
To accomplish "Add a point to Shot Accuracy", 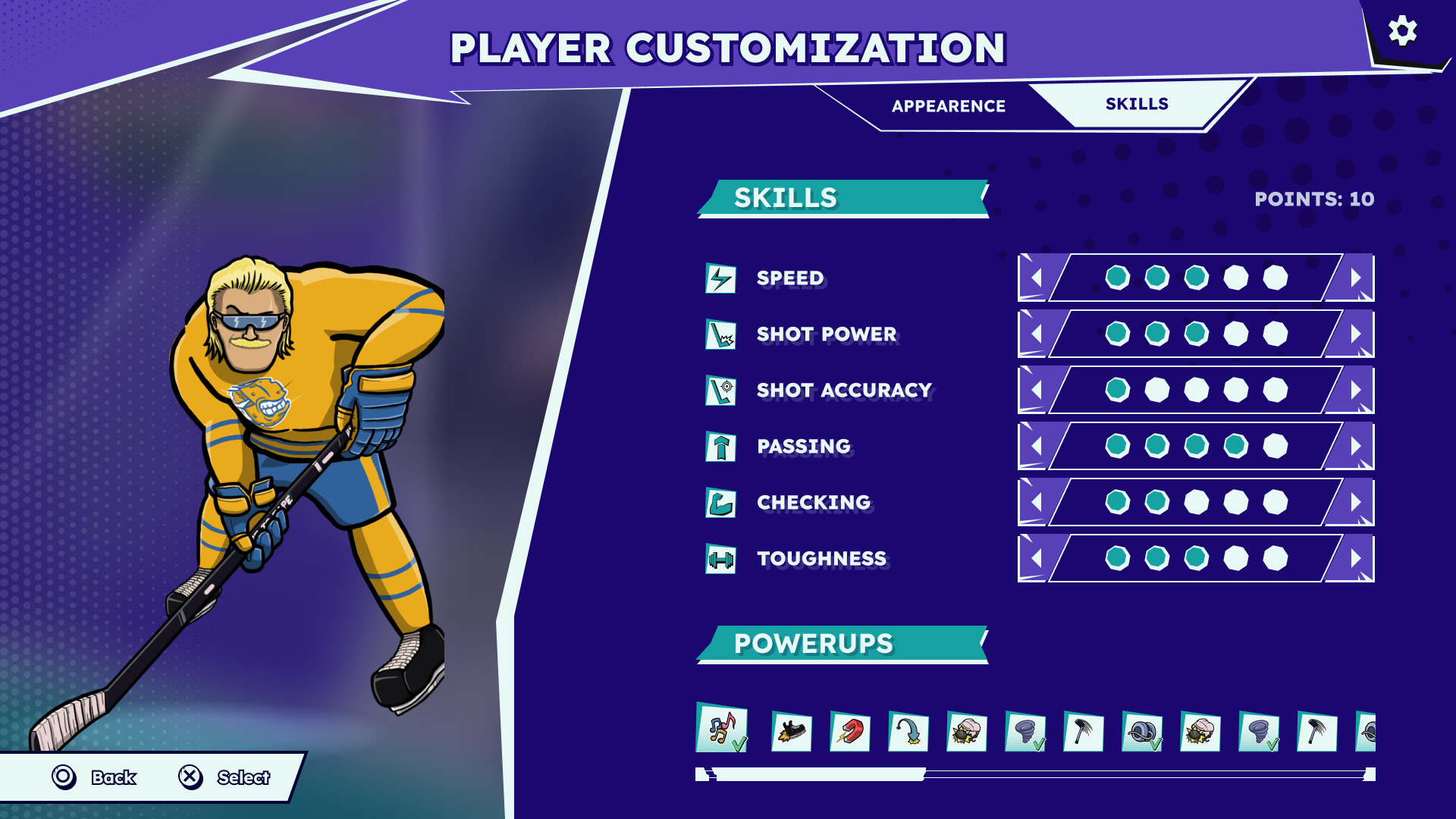I will [x=1356, y=391].
